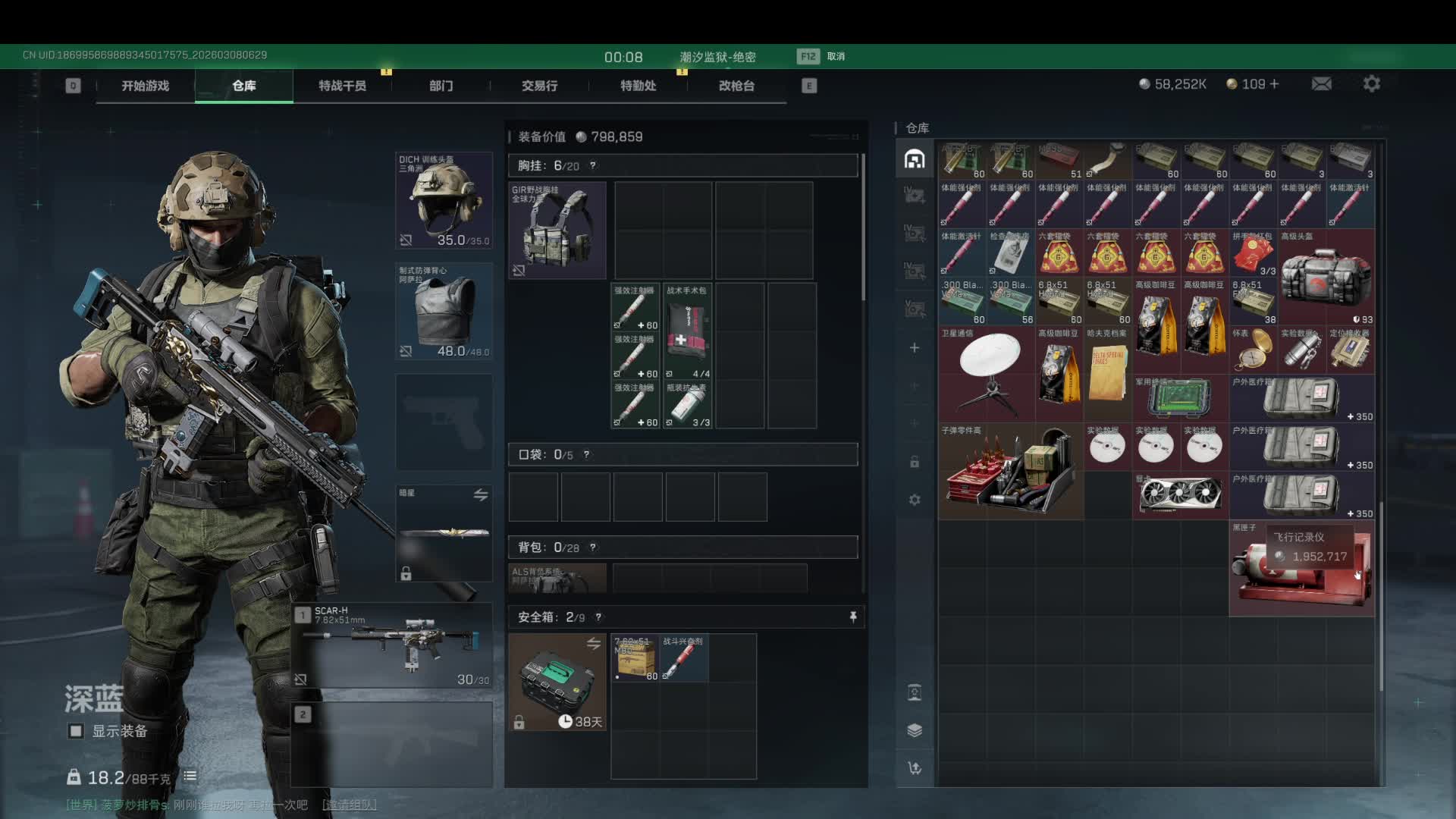This screenshot has width=1456, height=819.
Task: Click the 邀请组队 link in chat
Action: [x=349, y=805]
